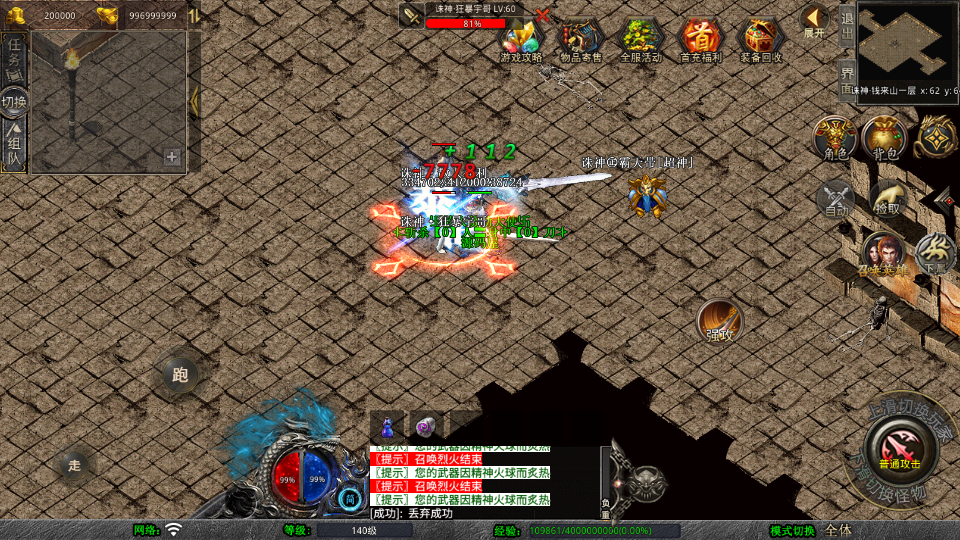Open the 游戏攻略 game guide icon

click(x=521, y=38)
